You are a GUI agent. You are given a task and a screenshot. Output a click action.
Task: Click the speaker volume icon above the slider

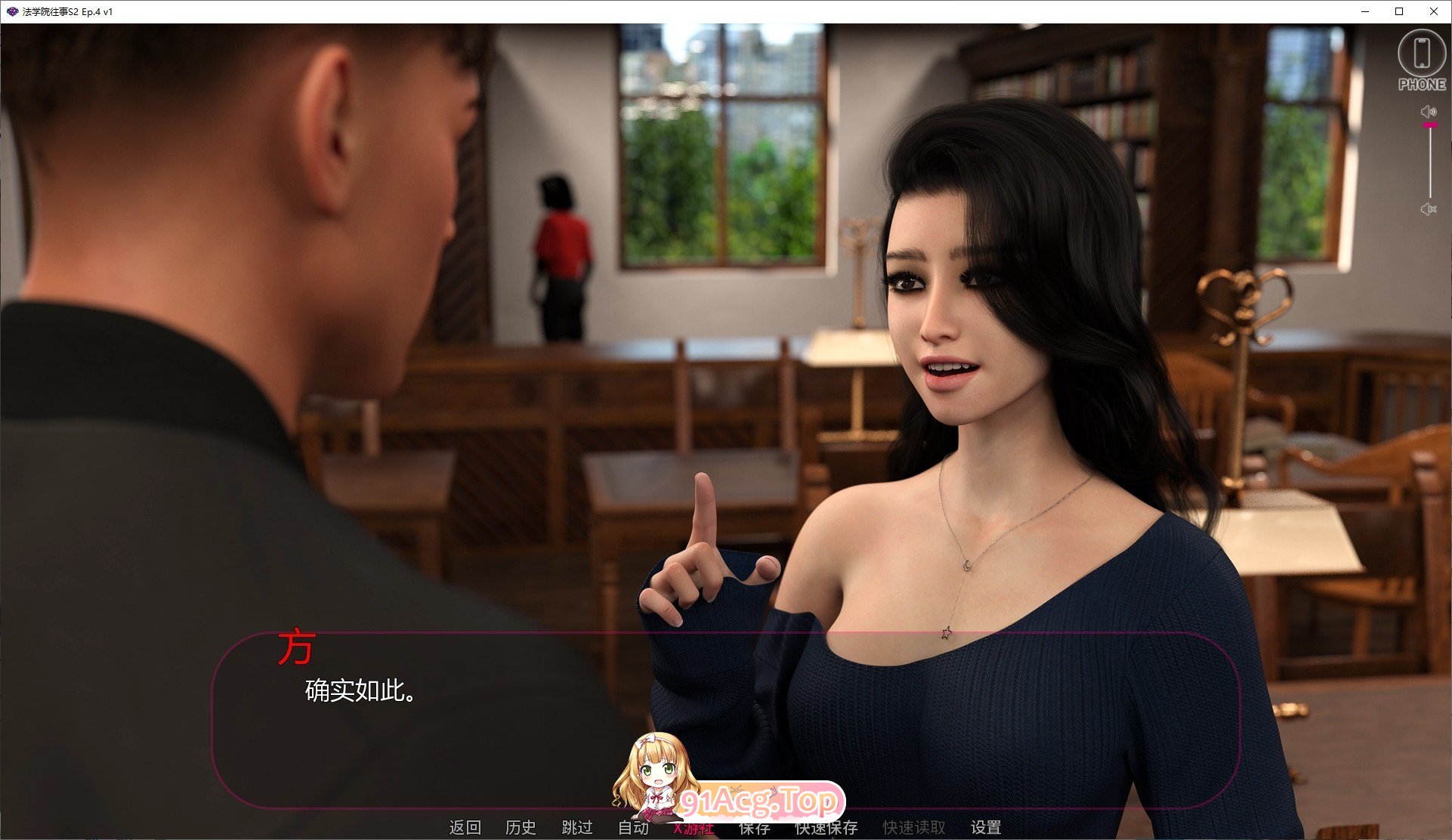click(1428, 110)
